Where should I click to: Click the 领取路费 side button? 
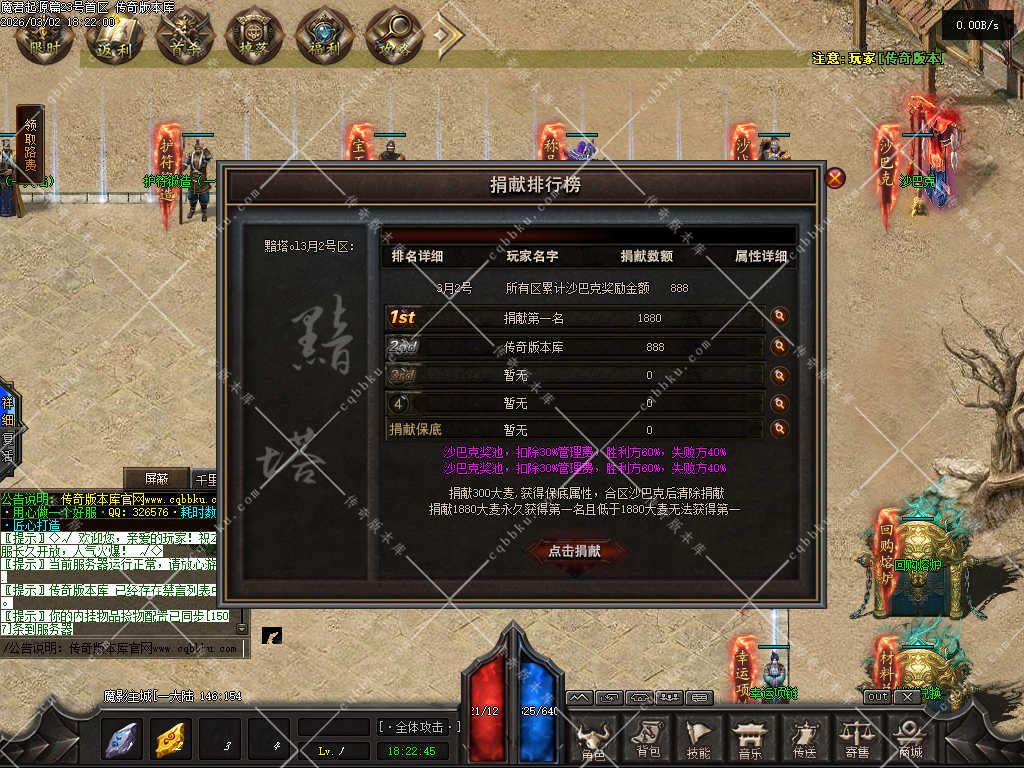pyautogui.click(x=30, y=145)
